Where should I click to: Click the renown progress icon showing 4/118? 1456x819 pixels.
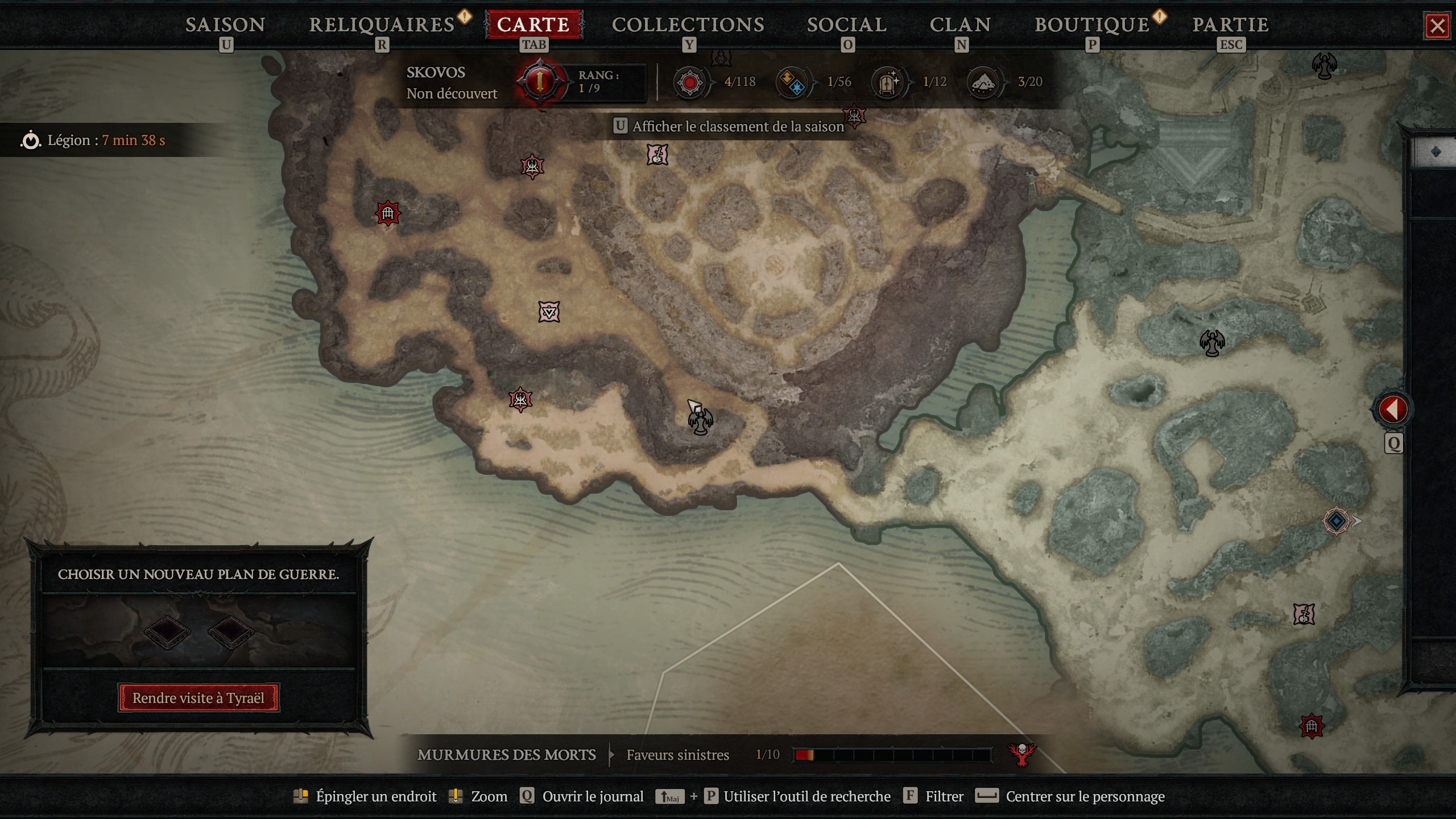pyautogui.click(x=690, y=81)
